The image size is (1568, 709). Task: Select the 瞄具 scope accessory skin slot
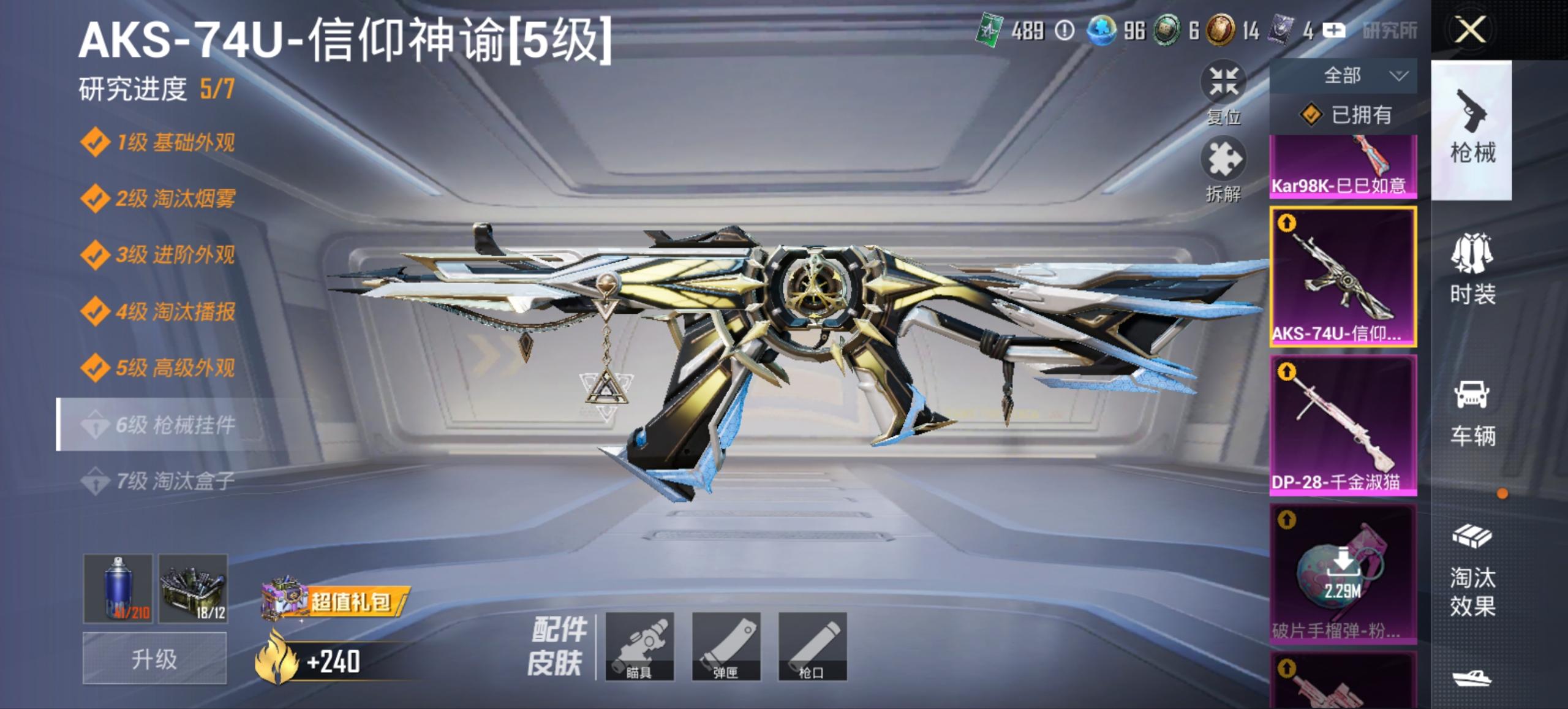point(641,645)
